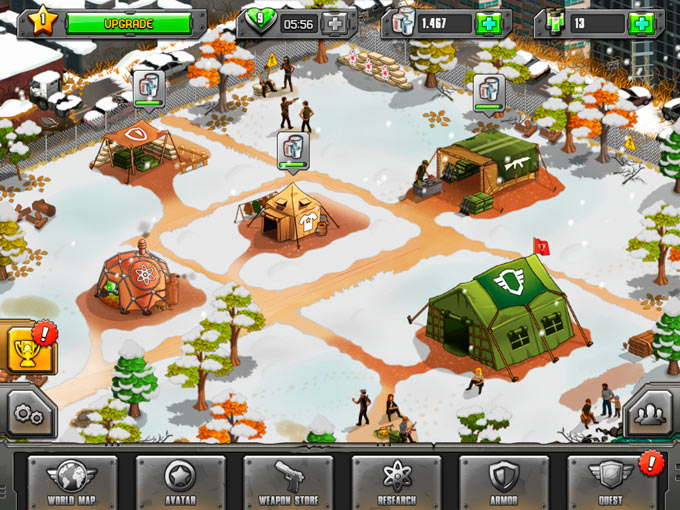
Task: Go to the Armor menu
Action: pos(504,482)
